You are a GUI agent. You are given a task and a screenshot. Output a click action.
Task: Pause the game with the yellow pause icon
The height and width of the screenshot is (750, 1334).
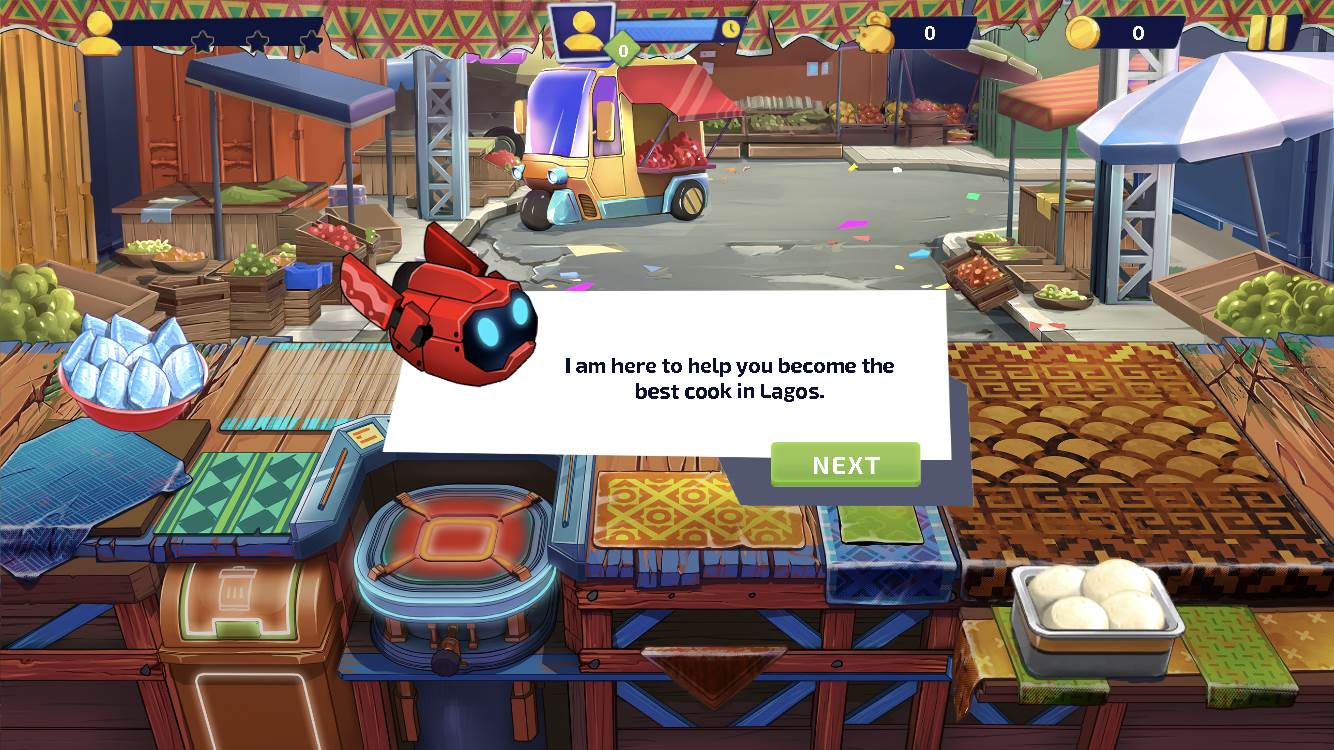coord(1268,33)
